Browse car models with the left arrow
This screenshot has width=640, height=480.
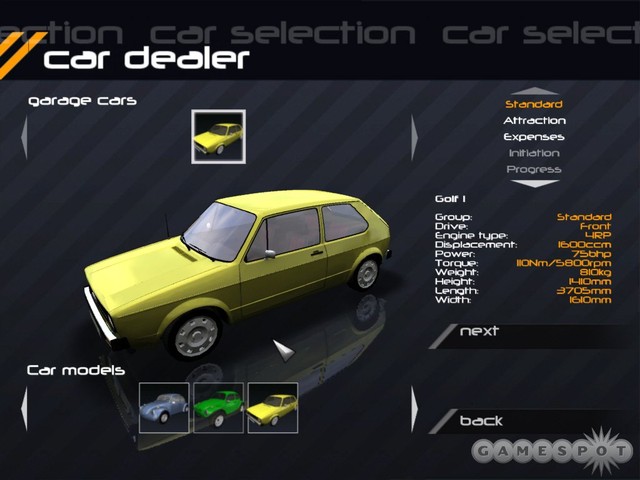tap(24, 409)
